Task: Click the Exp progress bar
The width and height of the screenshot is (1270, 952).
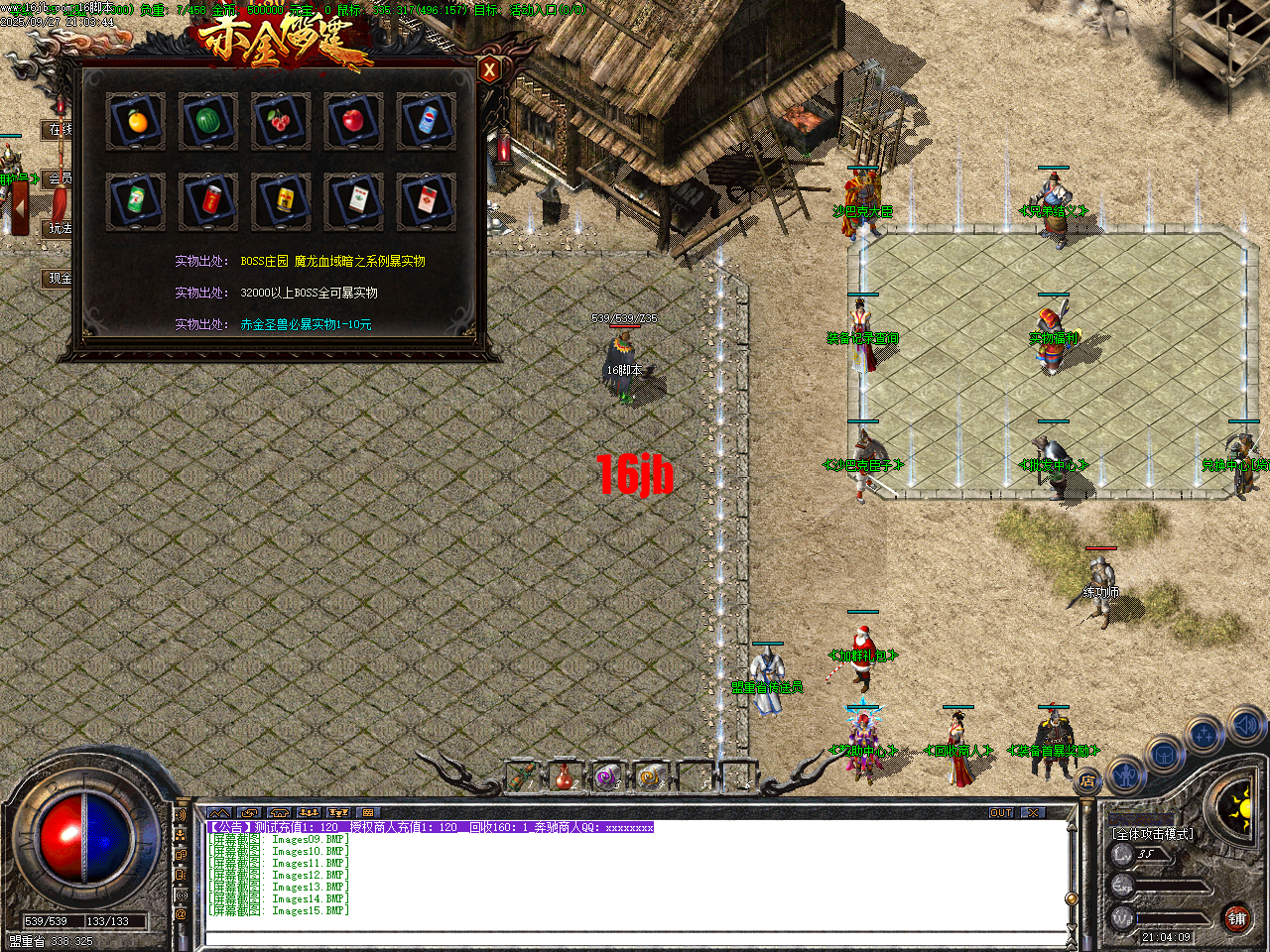Action: point(1171,886)
